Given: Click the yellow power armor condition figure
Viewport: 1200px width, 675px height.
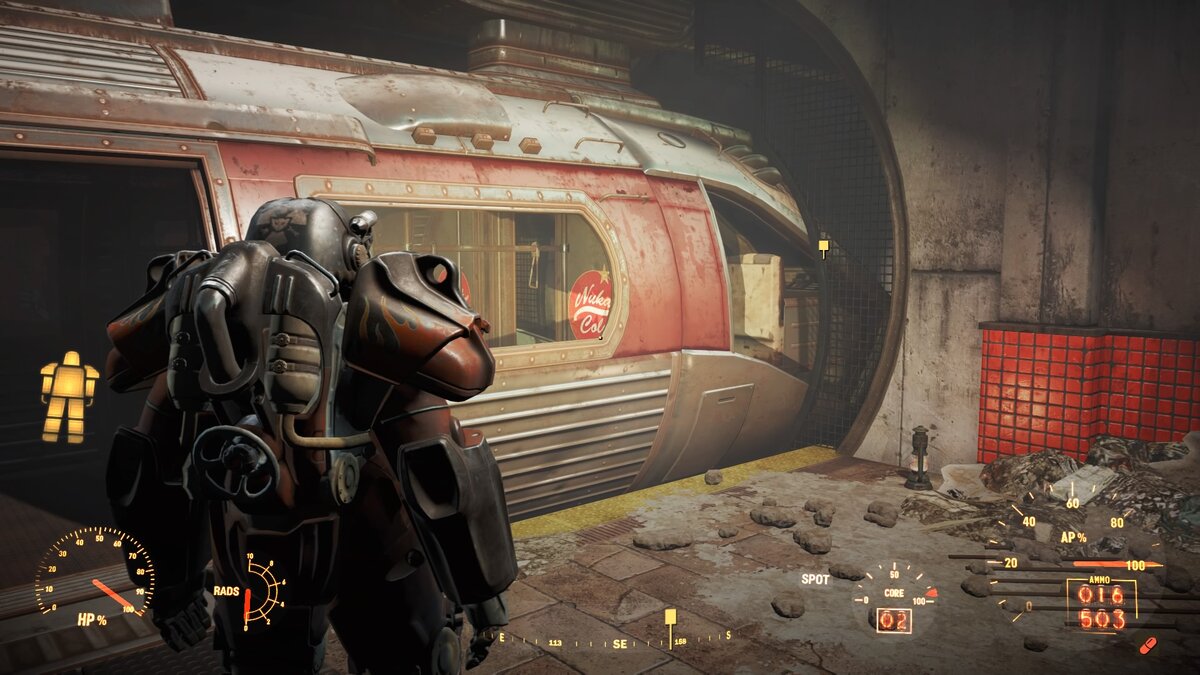Looking at the screenshot, I should click(x=69, y=397).
